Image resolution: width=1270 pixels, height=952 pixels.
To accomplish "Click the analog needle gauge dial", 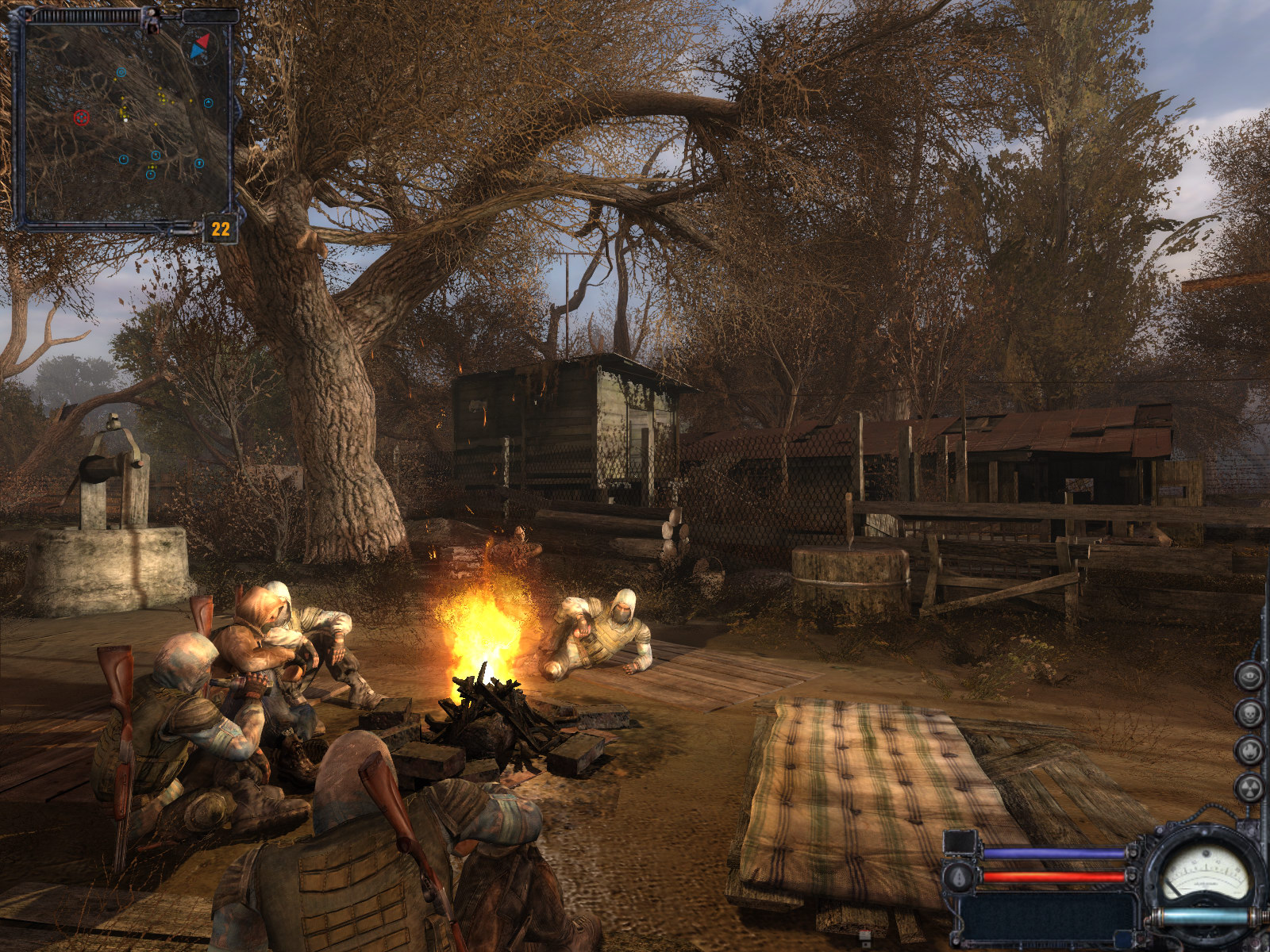I will tap(1205, 872).
